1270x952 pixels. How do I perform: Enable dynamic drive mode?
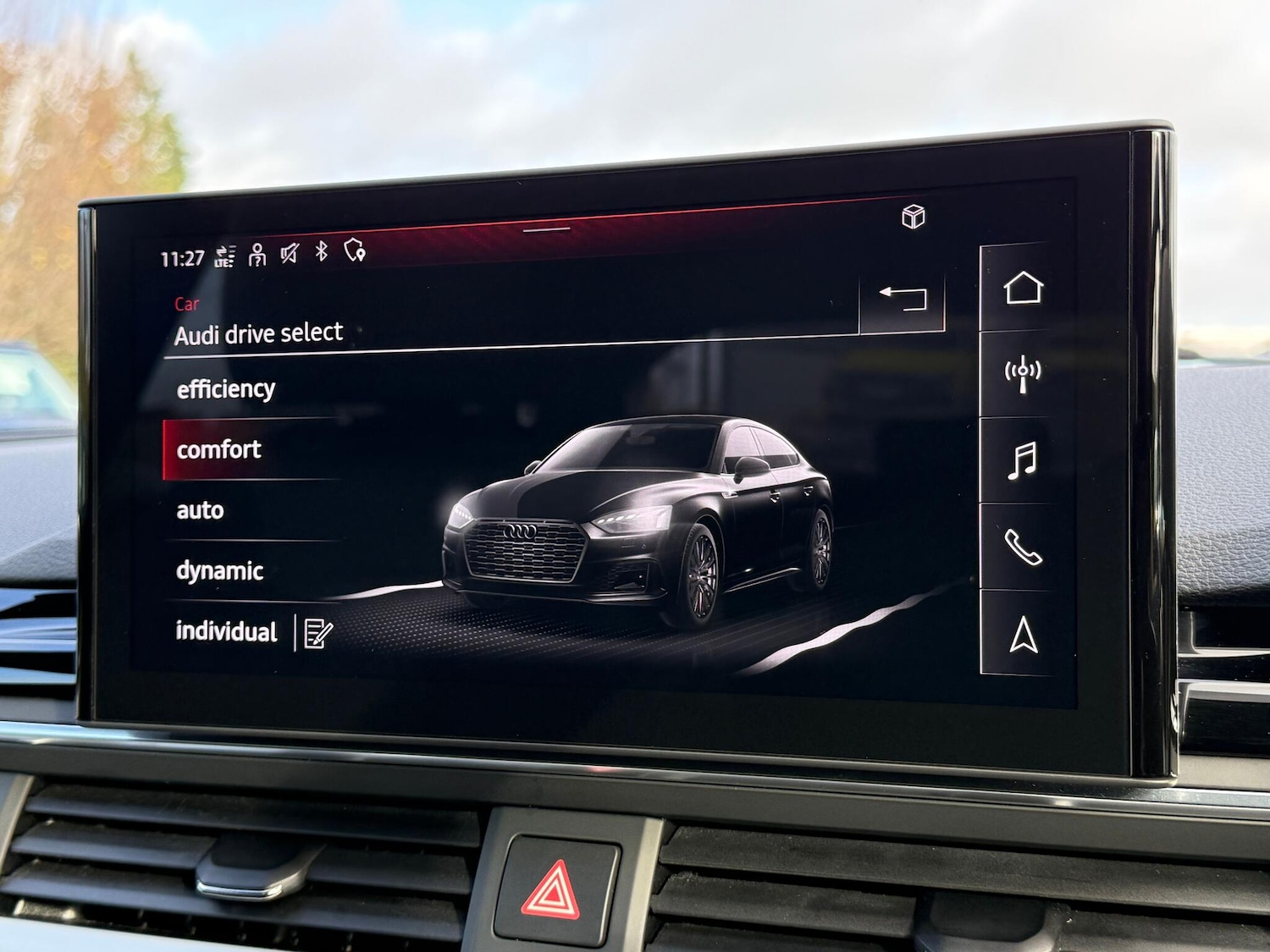218,571
